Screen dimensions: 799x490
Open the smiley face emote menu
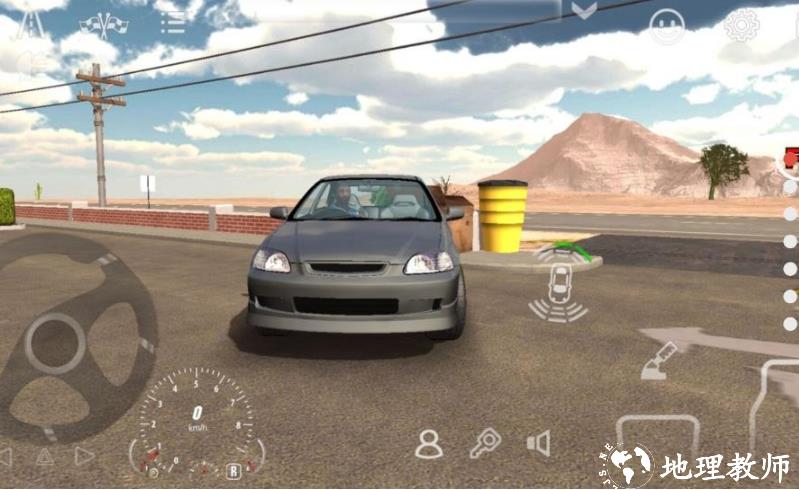667,26
